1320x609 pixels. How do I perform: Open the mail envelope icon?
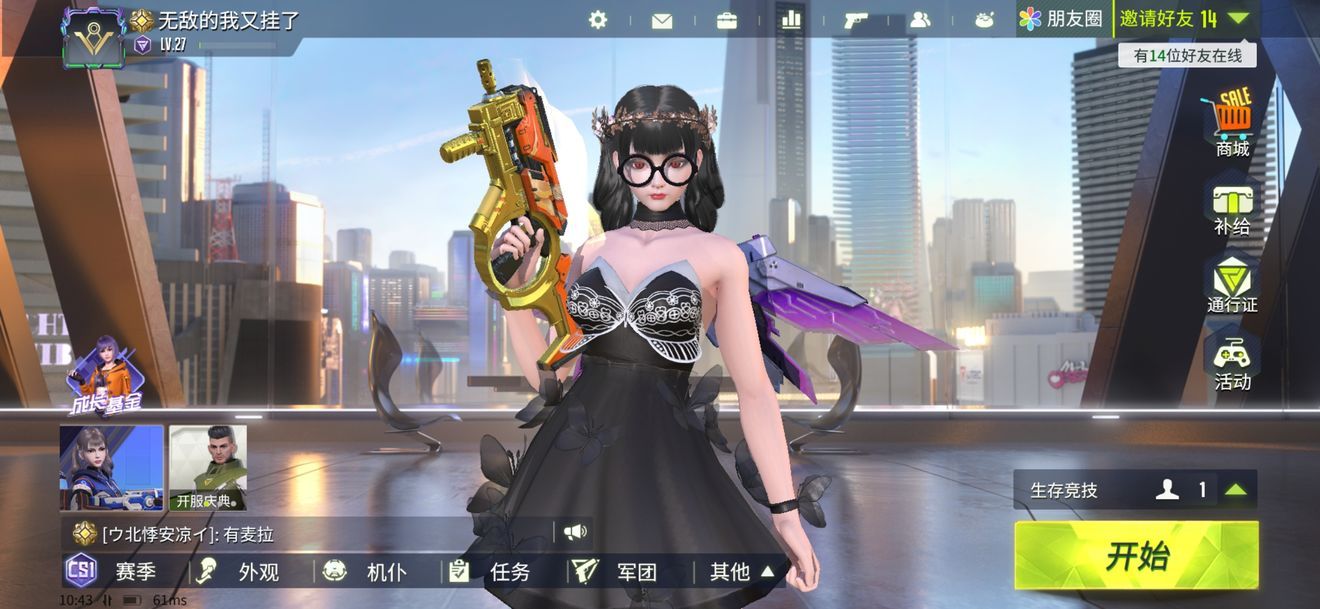coord(662,20)
